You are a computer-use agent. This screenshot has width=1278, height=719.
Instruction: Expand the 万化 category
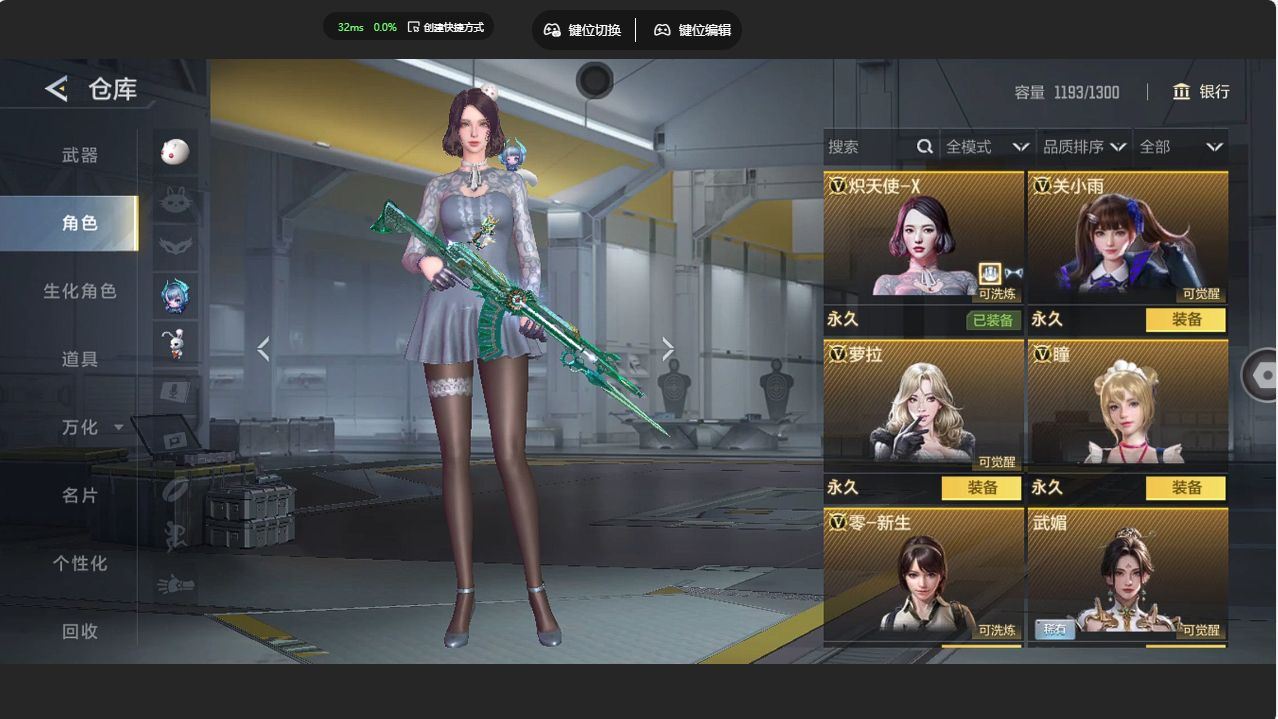(x=82, y=427)
